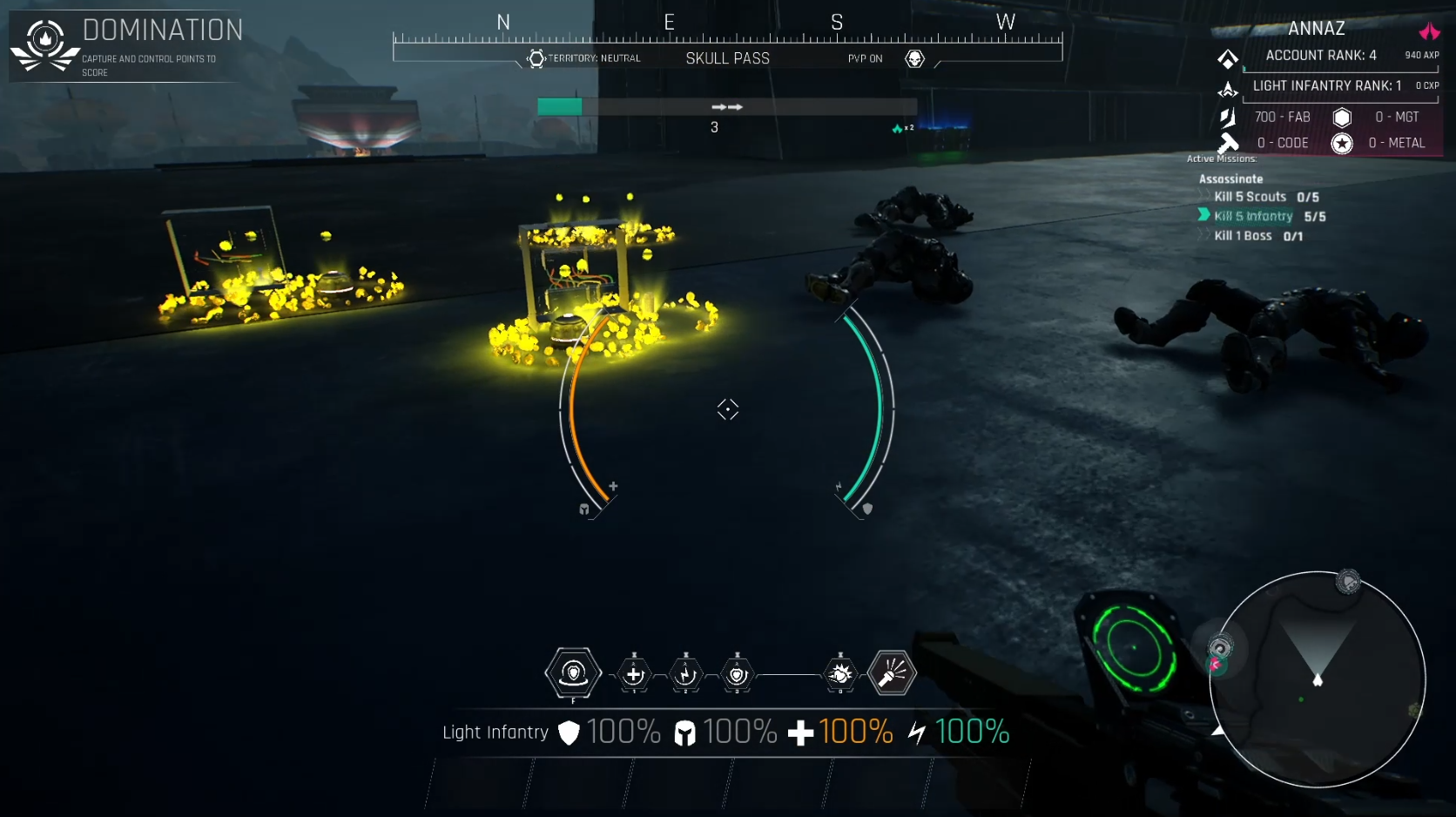Click the pink faction emblem beside ANNAZ
This screenshot has height=817, width=1456.
[x=1429, y=31]
